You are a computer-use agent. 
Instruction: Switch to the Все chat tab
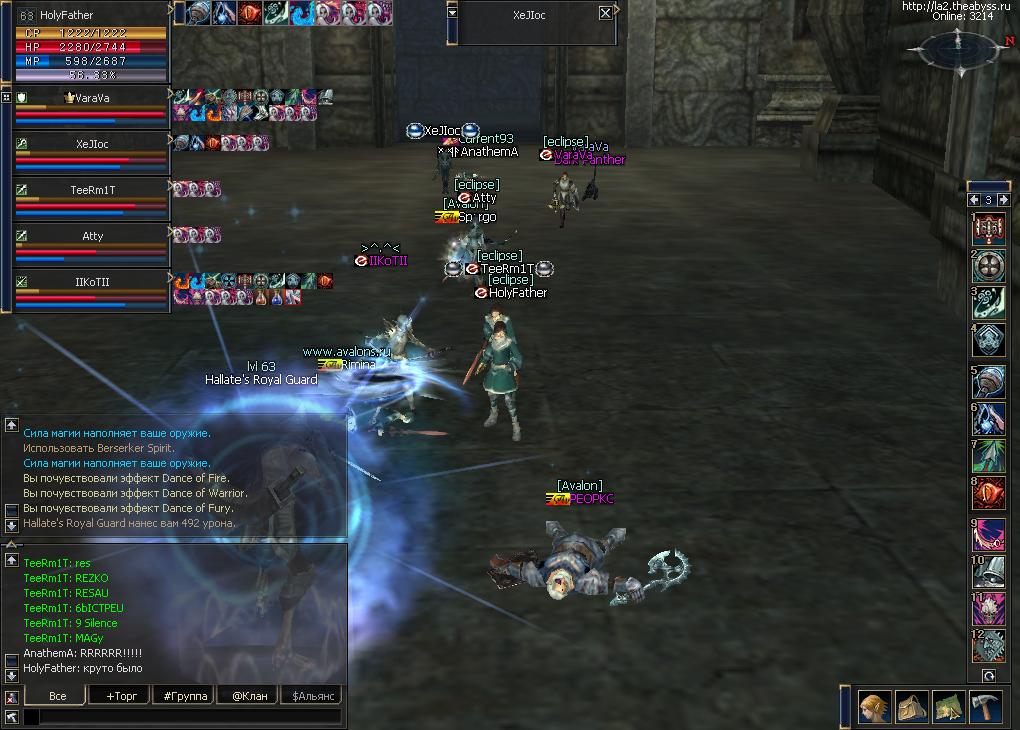57,696
